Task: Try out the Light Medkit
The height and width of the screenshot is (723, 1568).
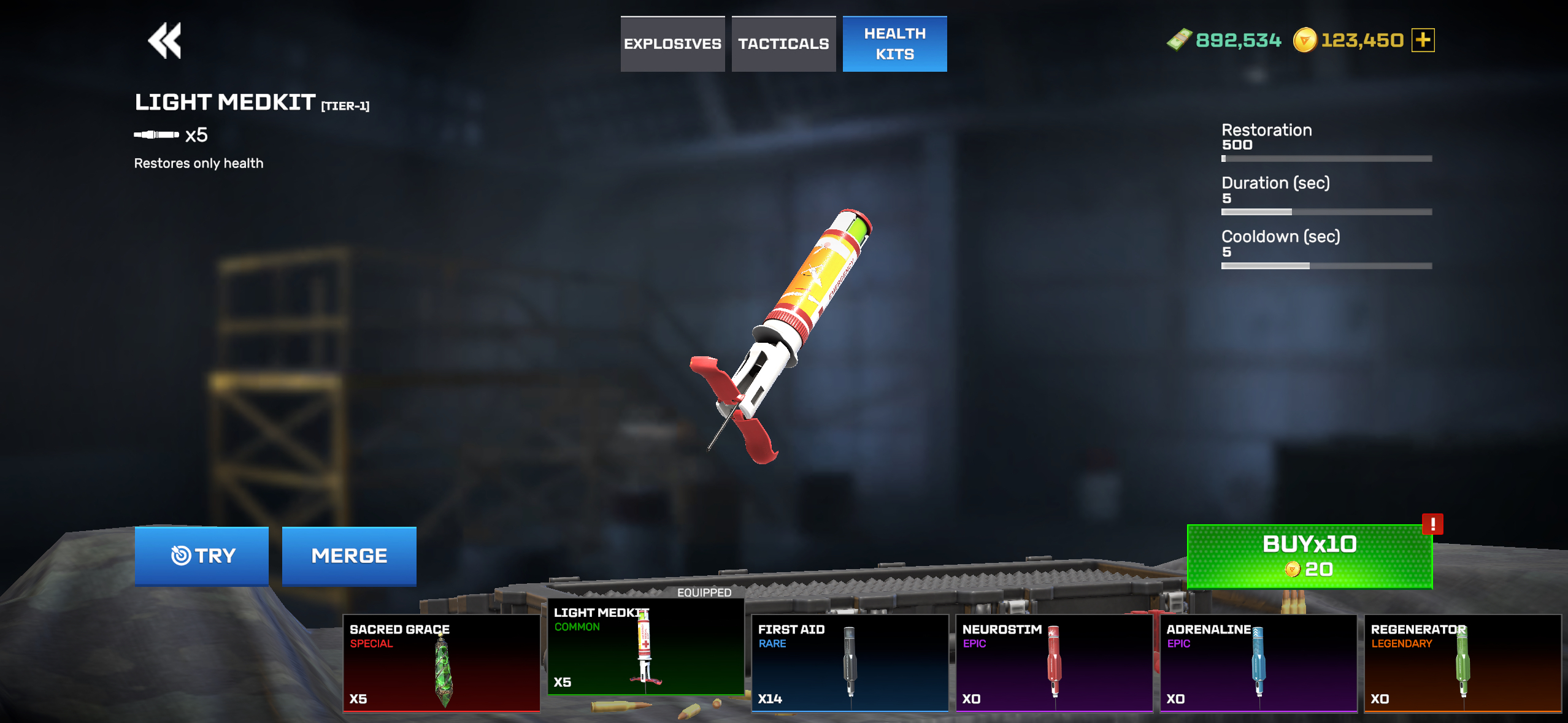Action: (x=202, y=556)
